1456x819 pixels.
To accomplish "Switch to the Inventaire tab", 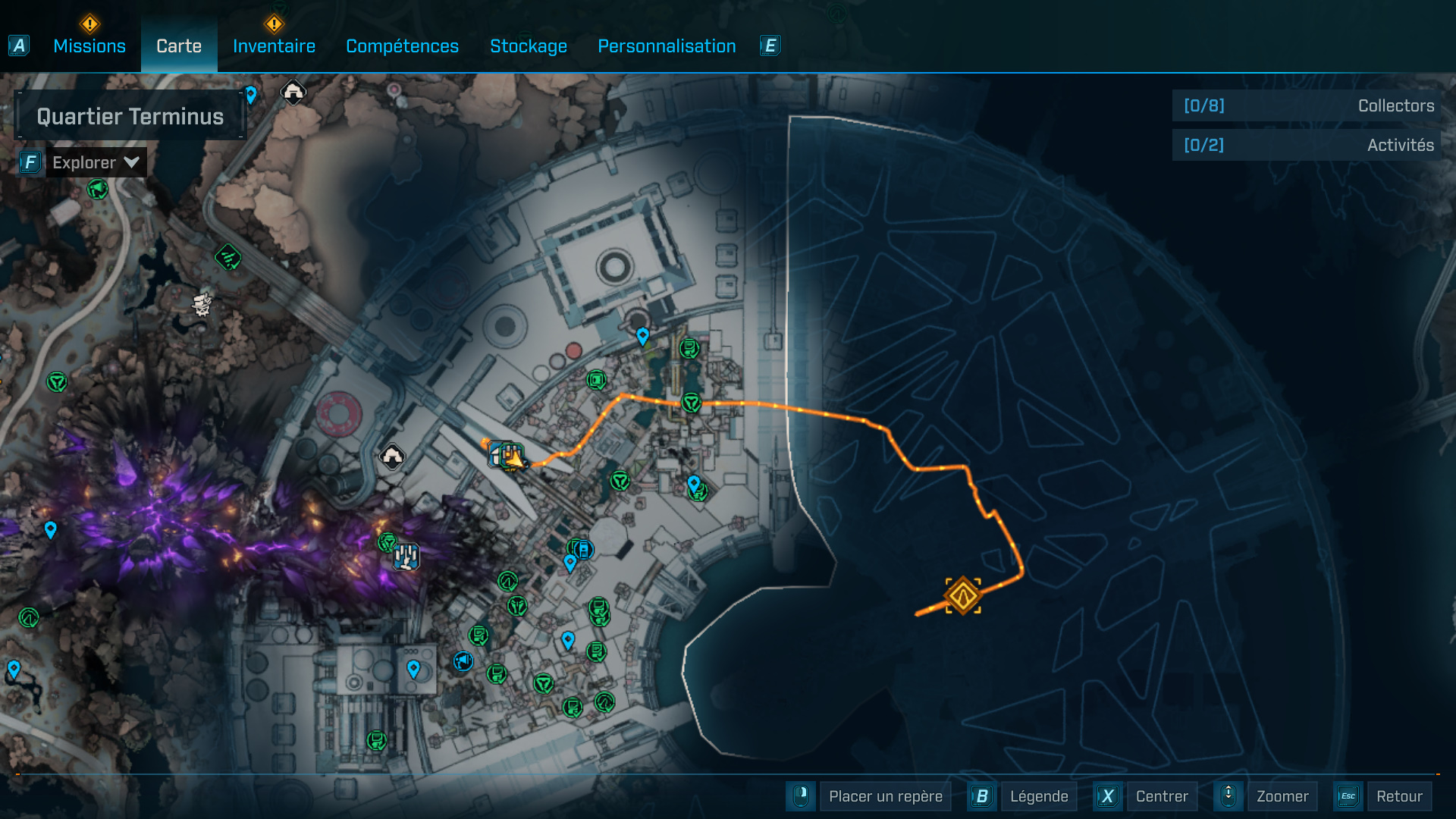I will click(x=274, y=46).
